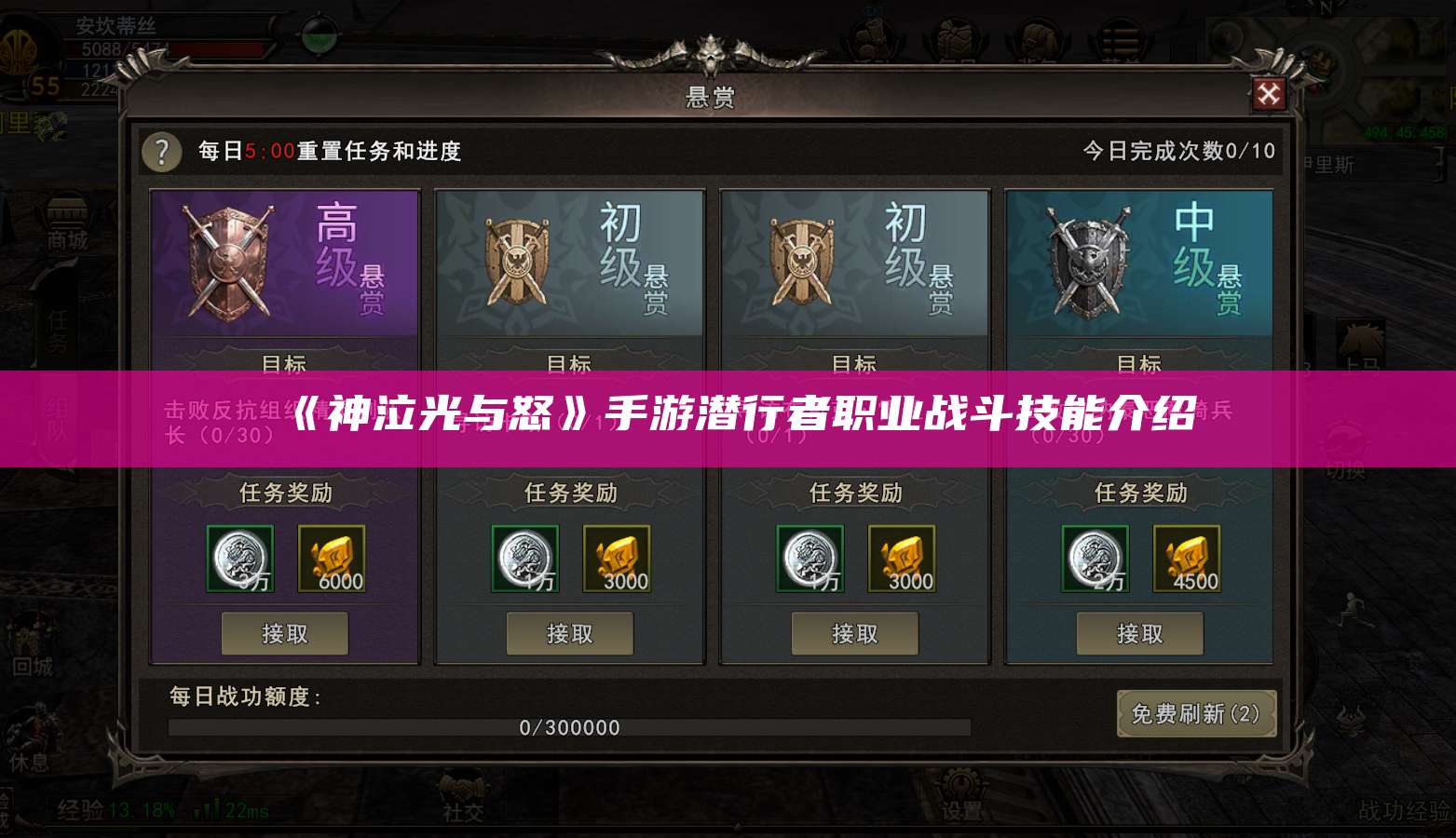Click the silver coin reward icon on 高级 bounty
The width and height of the screenshot is (1456, 838).
tap(240, 558)
